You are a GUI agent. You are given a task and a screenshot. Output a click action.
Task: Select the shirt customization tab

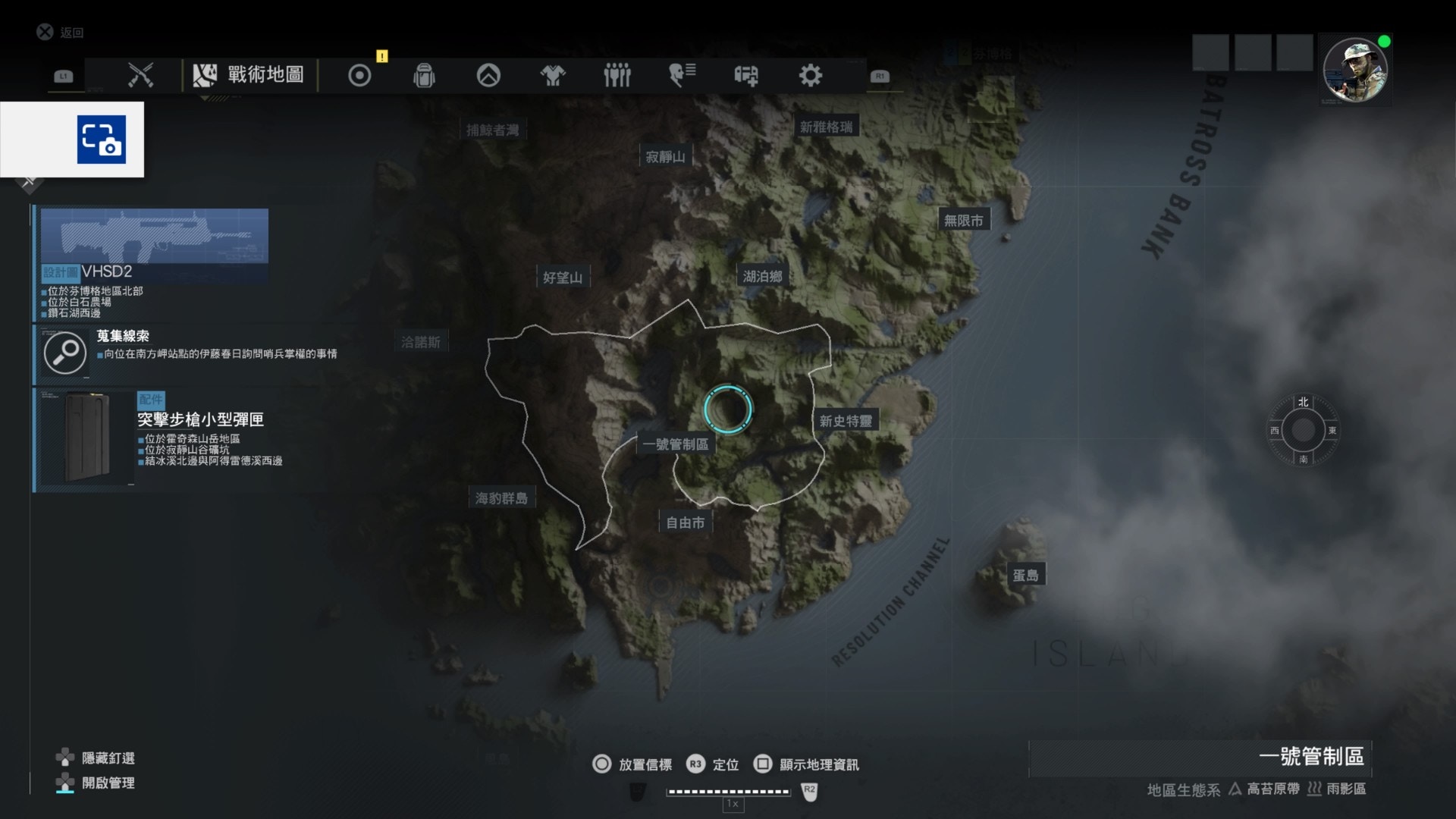click(553, 75)
